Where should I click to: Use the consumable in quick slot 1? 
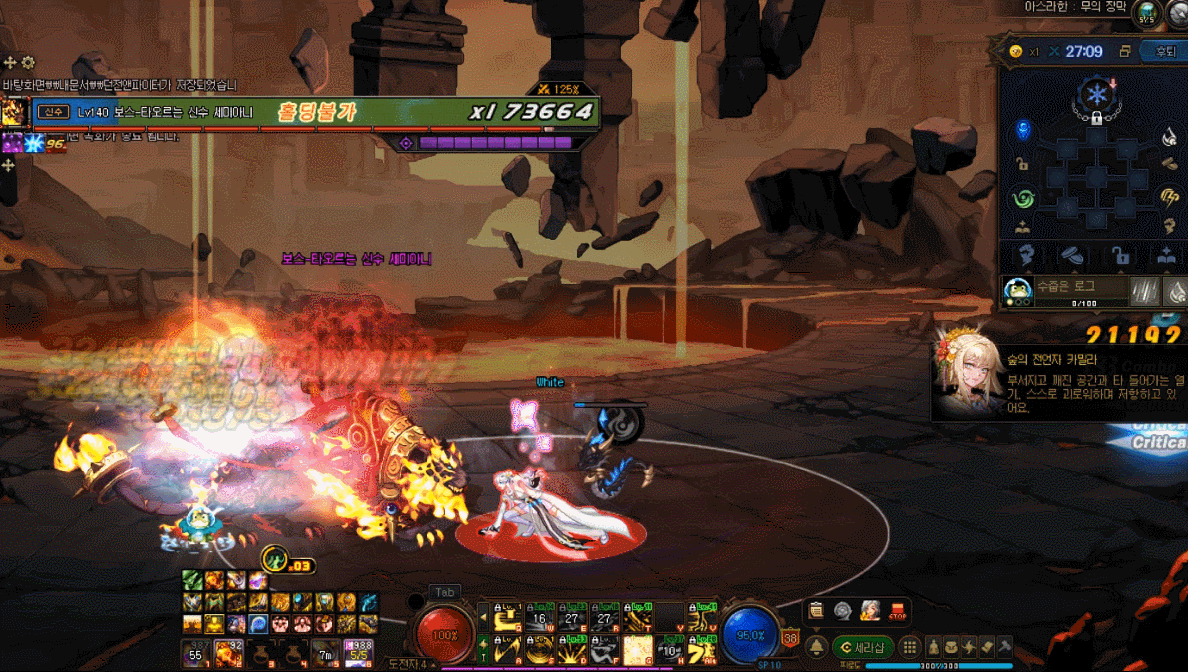coord(195,652)
